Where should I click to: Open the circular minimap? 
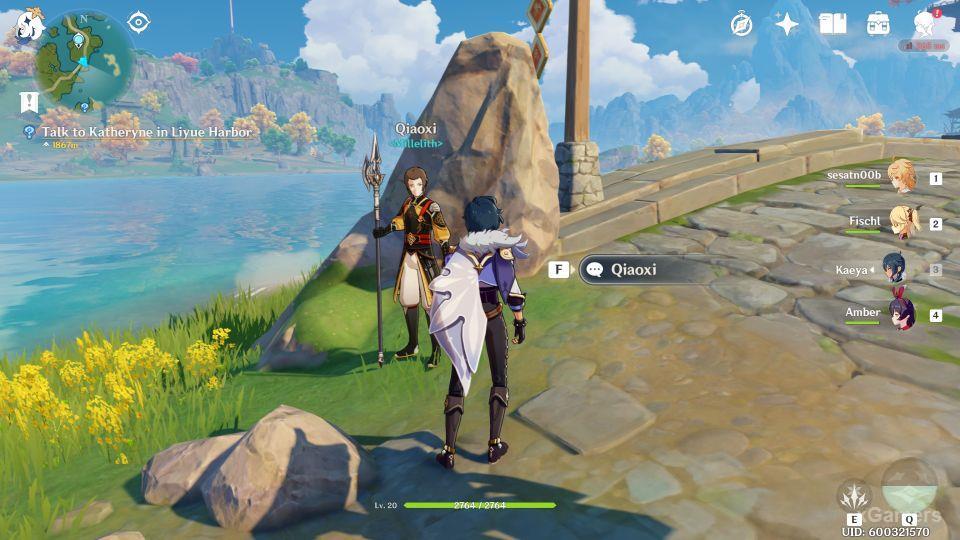(x=84, y=58)
